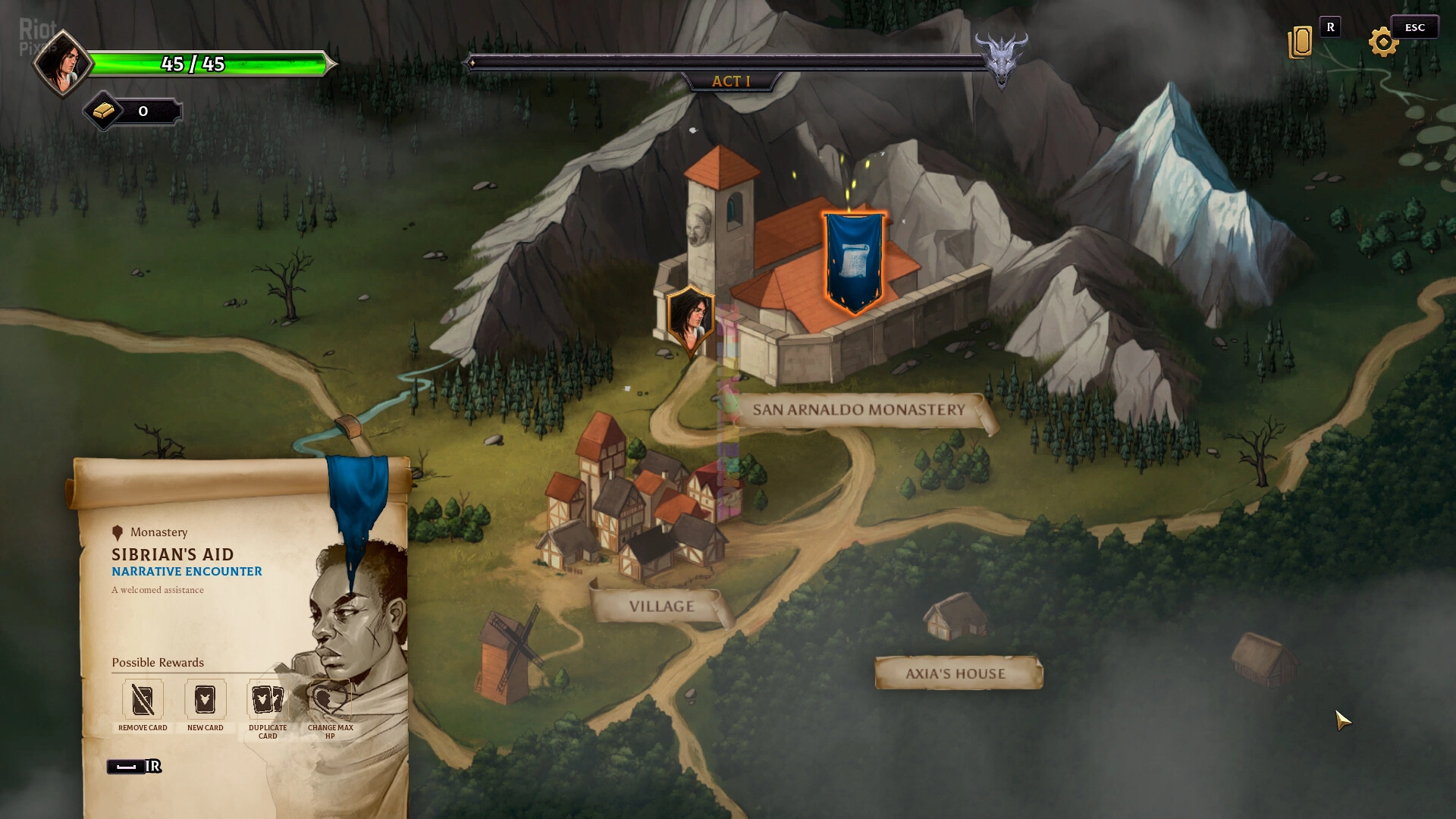Inspect the Change Max HP reward icon
This screenshot has width=1456, height=819.
pyautogui.click(x=330, y=699)
